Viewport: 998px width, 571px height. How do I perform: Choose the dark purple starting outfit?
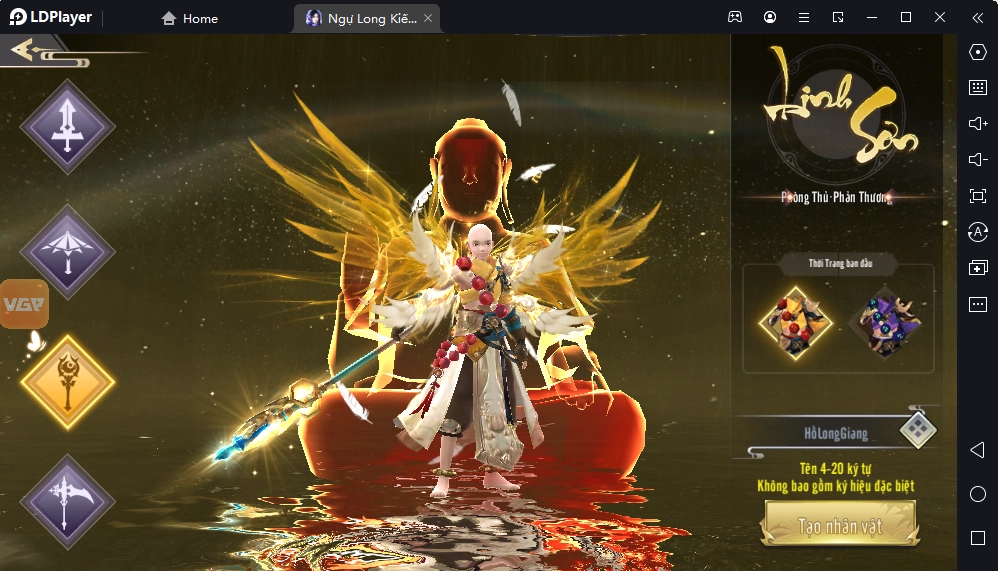(884, 321)
